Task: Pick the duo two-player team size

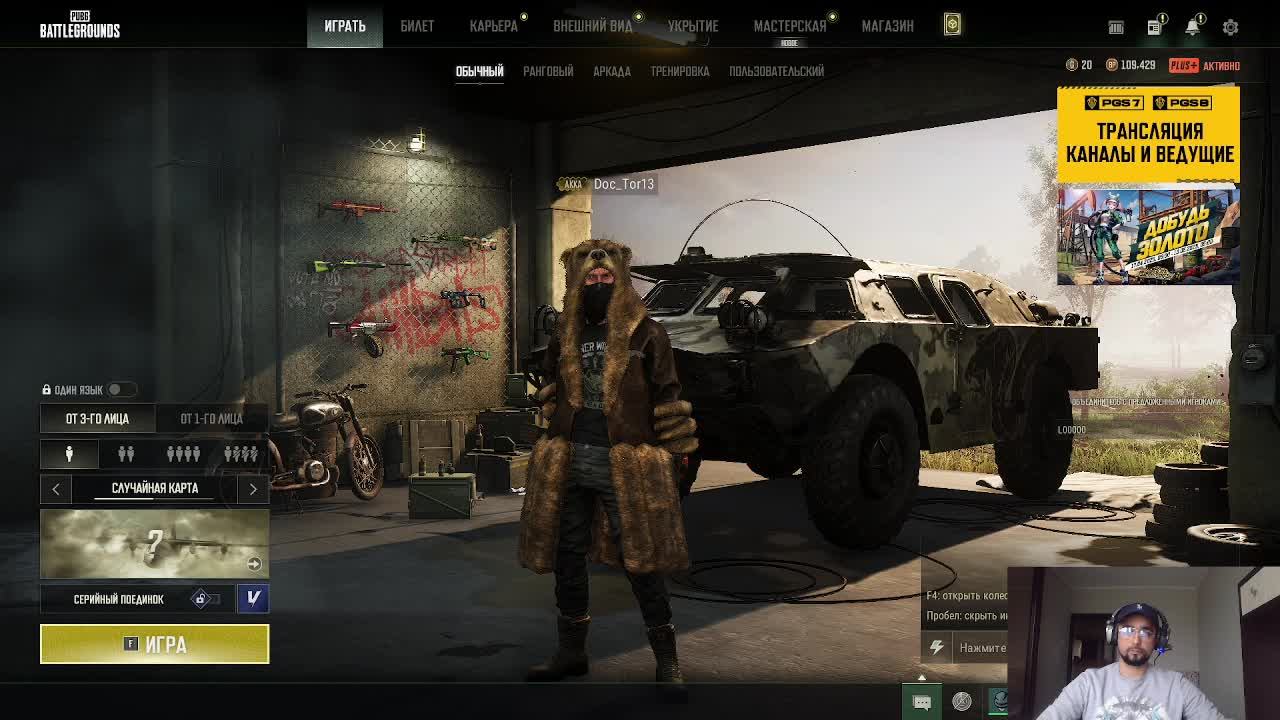Action: [126, 454]
